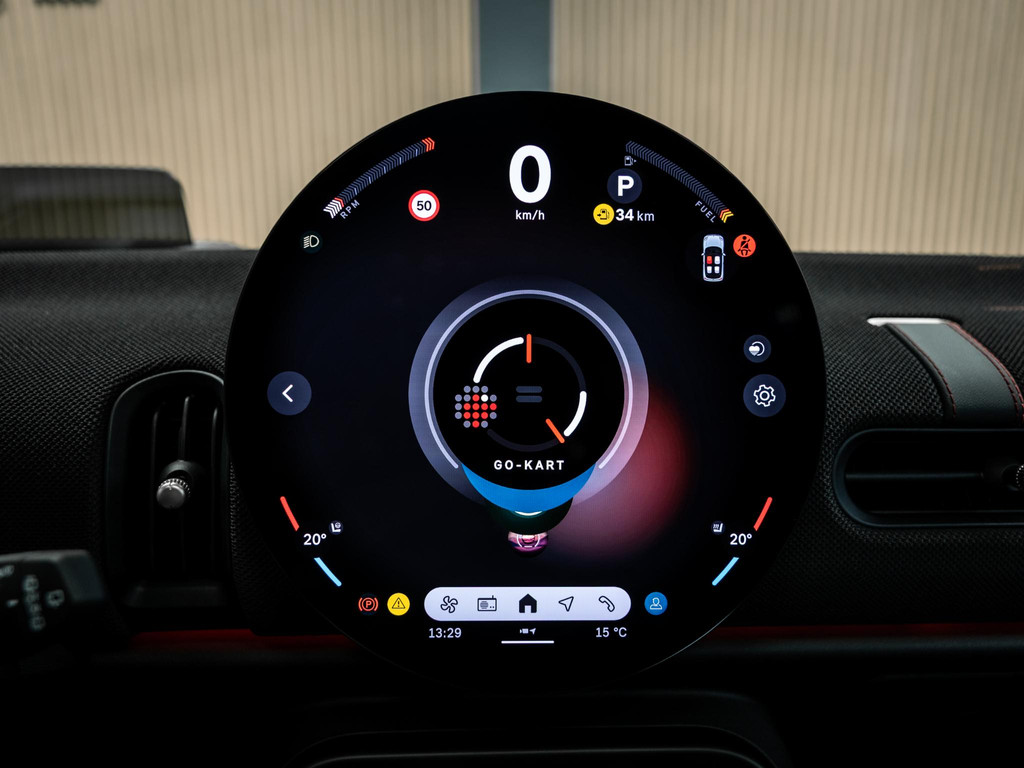Open the gear settings button
This screenshot has width=1024, height=768.
tap(764, 396)
